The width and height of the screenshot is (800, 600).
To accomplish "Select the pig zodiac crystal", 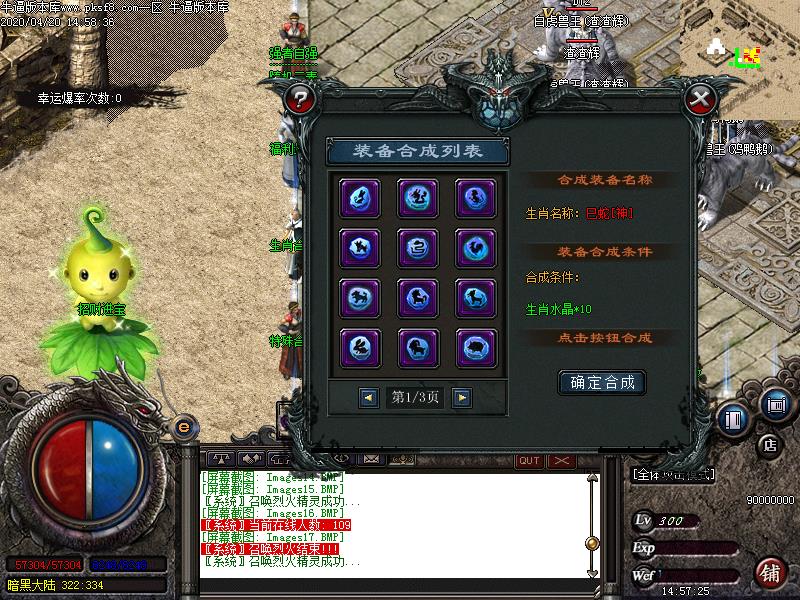I will [475, 346].
